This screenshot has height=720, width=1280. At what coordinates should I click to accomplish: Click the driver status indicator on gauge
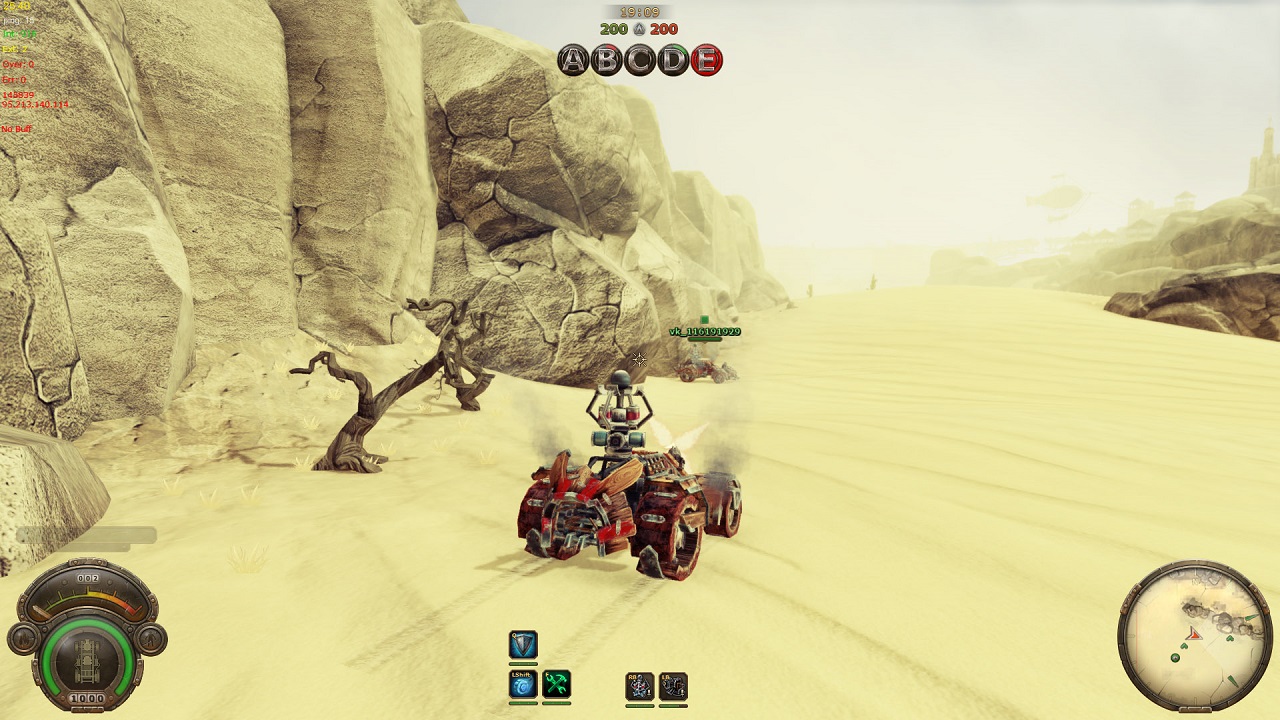click(152, 638)
